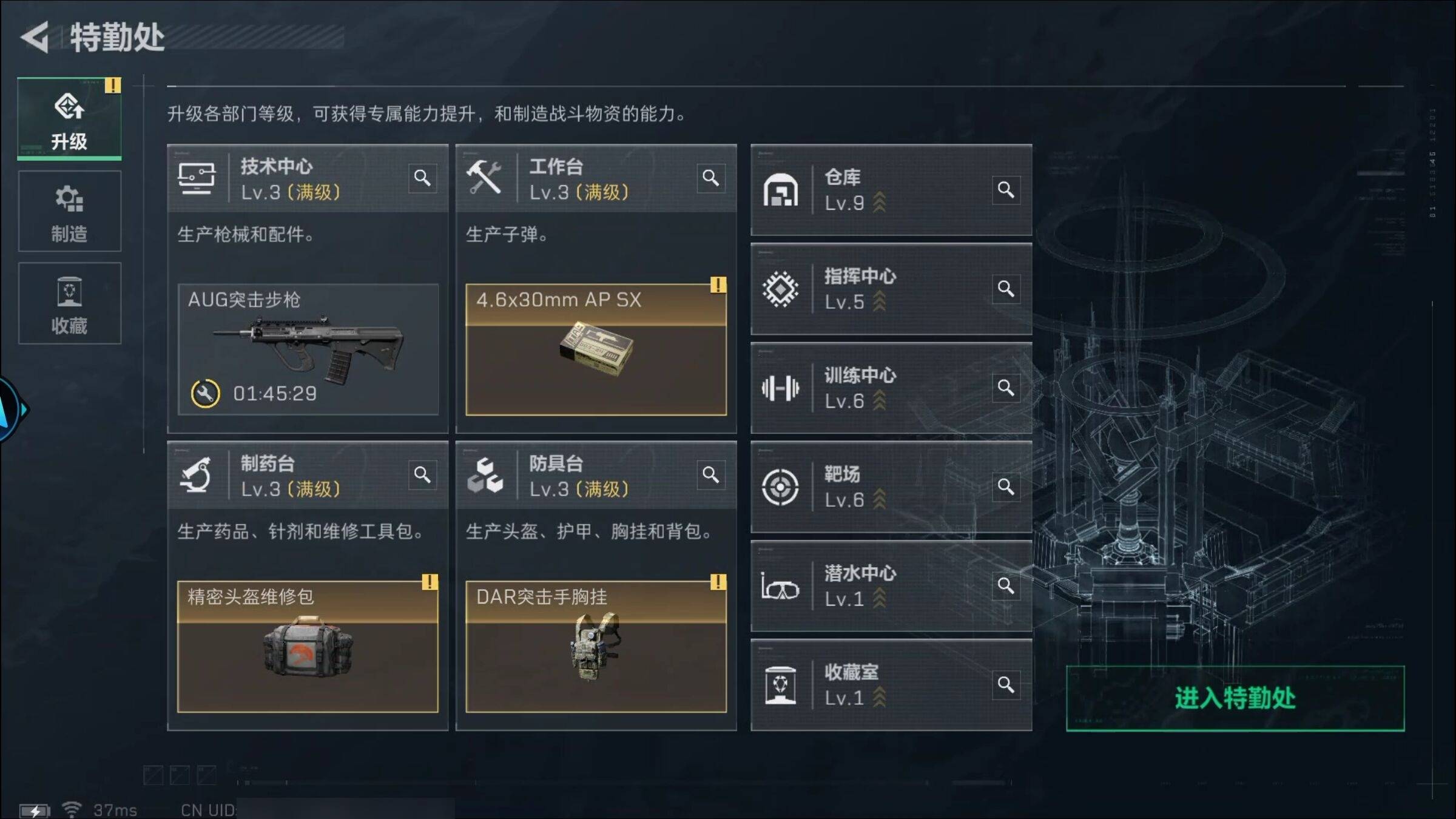This screenshot has width=1456, height=819.
Task: Collect the DAR突击手胸挂 item
Action: 596,647
